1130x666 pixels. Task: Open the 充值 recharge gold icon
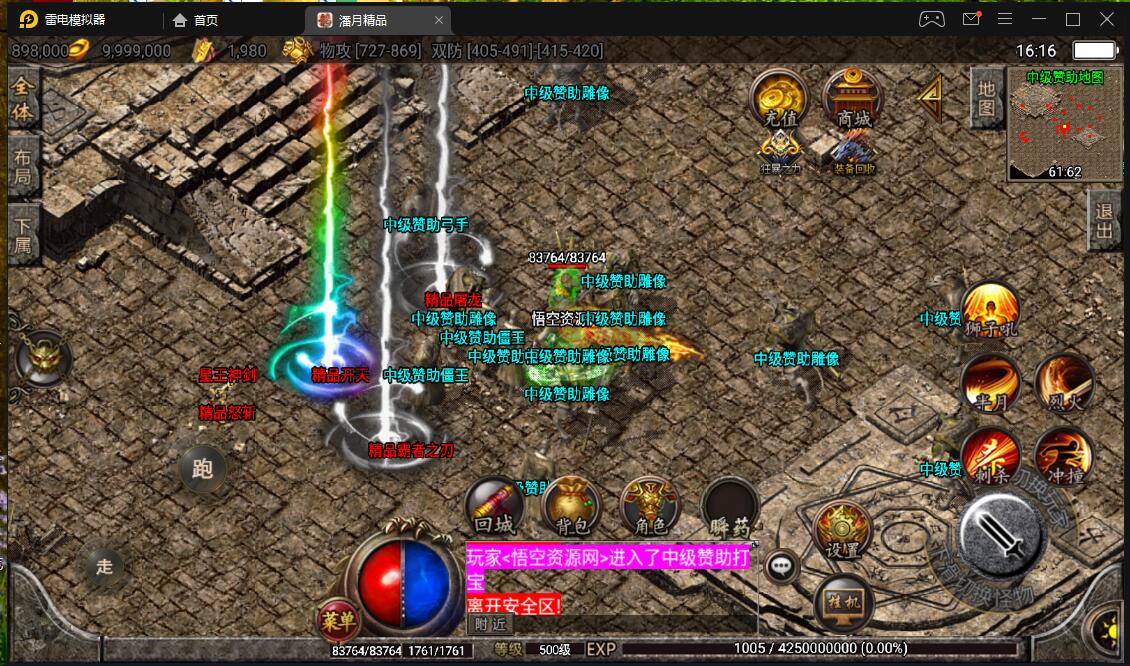[x=780, y=100]
